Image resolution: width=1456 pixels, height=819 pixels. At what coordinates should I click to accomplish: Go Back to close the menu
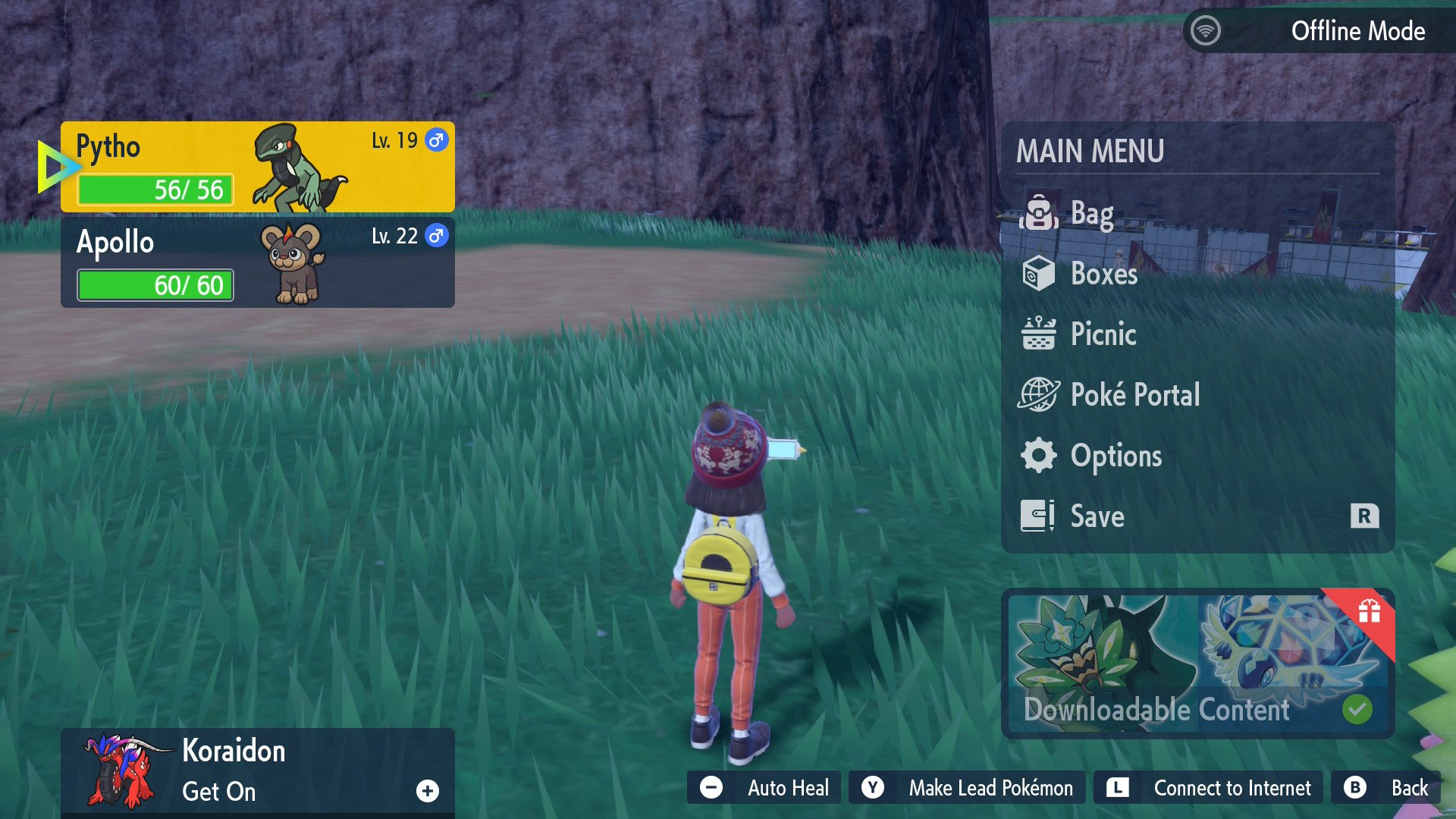(x=1385, y=788)
